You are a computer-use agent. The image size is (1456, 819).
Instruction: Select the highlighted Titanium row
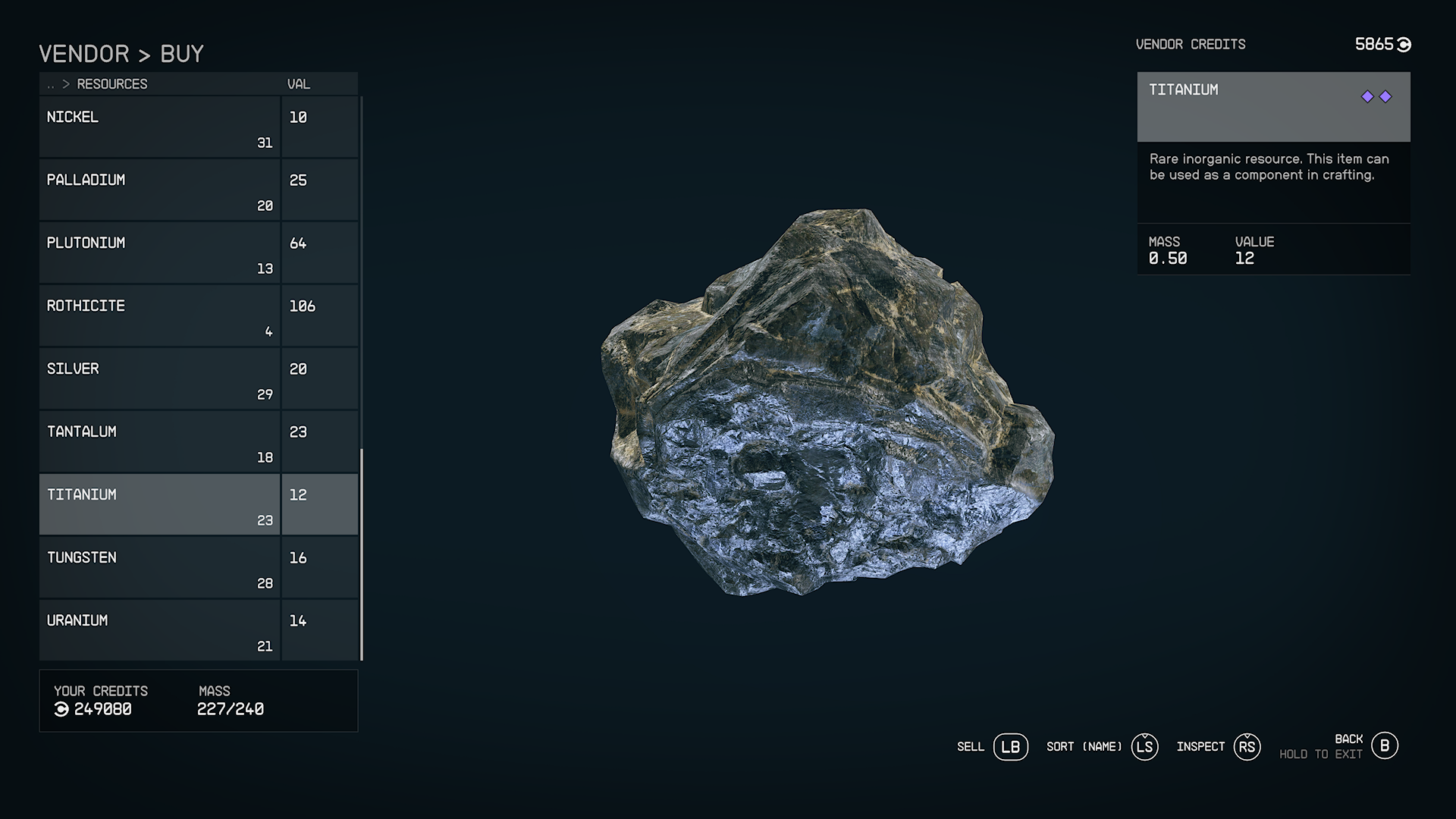pos(159,504)
